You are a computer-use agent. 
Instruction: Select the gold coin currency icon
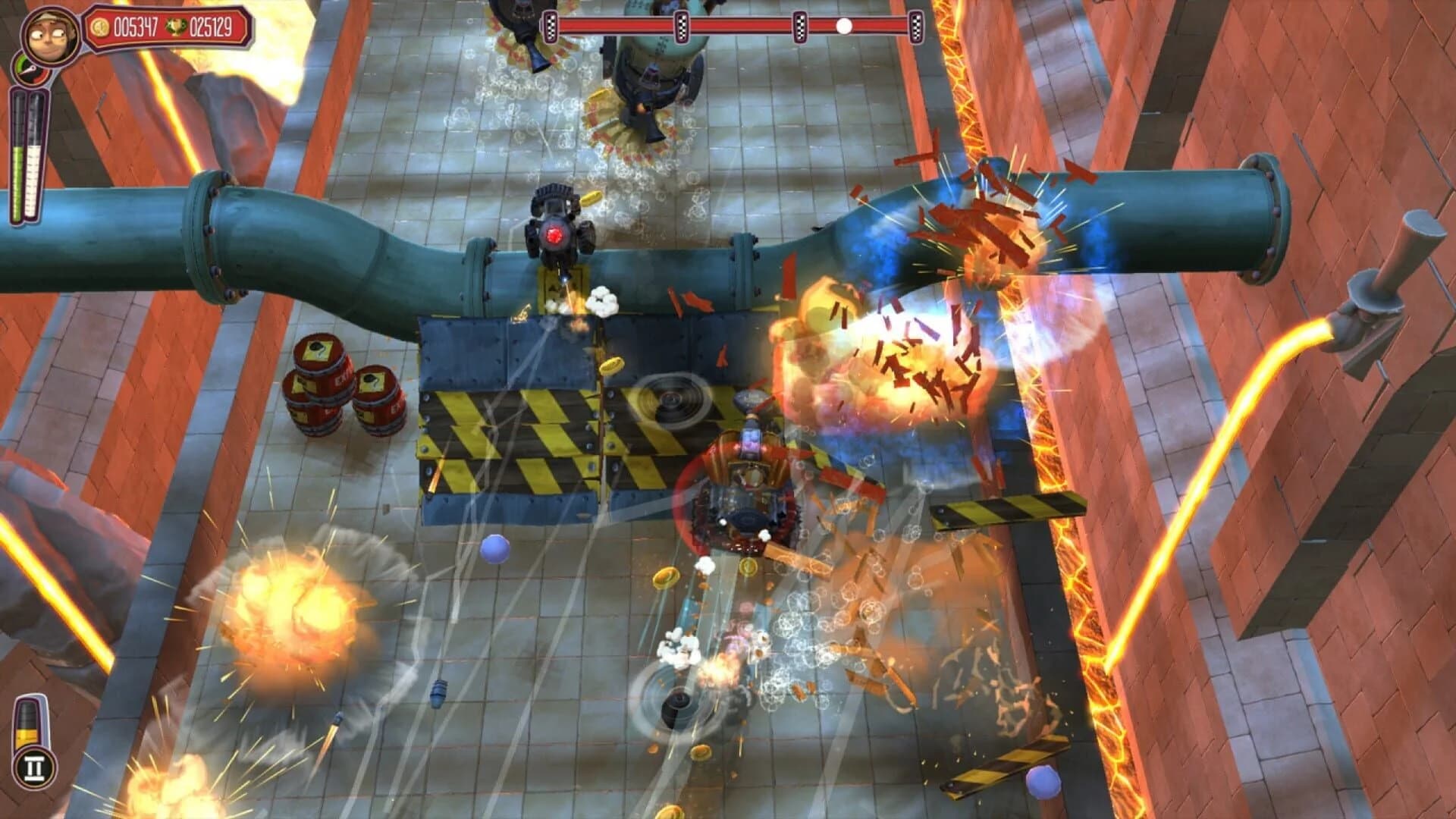point(99,27)
